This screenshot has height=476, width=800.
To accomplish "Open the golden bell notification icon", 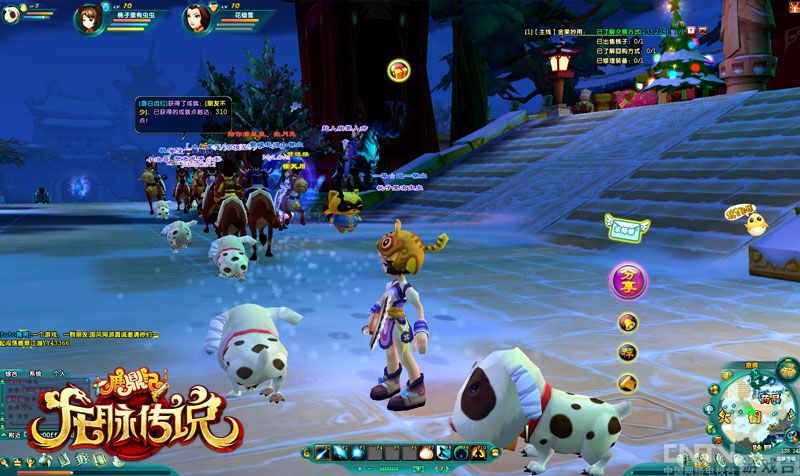I will (x=627, y=322).
